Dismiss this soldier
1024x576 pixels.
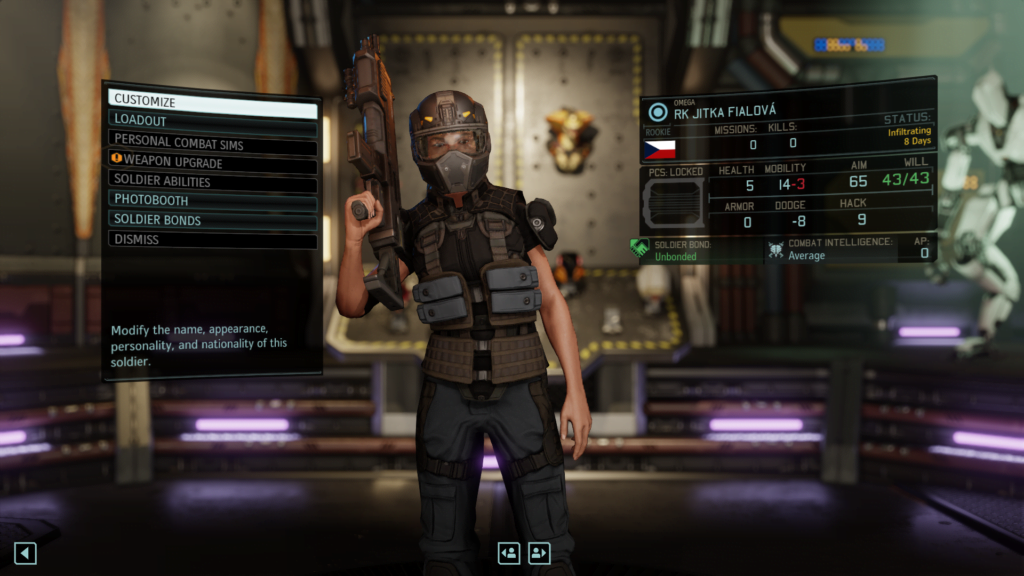212,240
